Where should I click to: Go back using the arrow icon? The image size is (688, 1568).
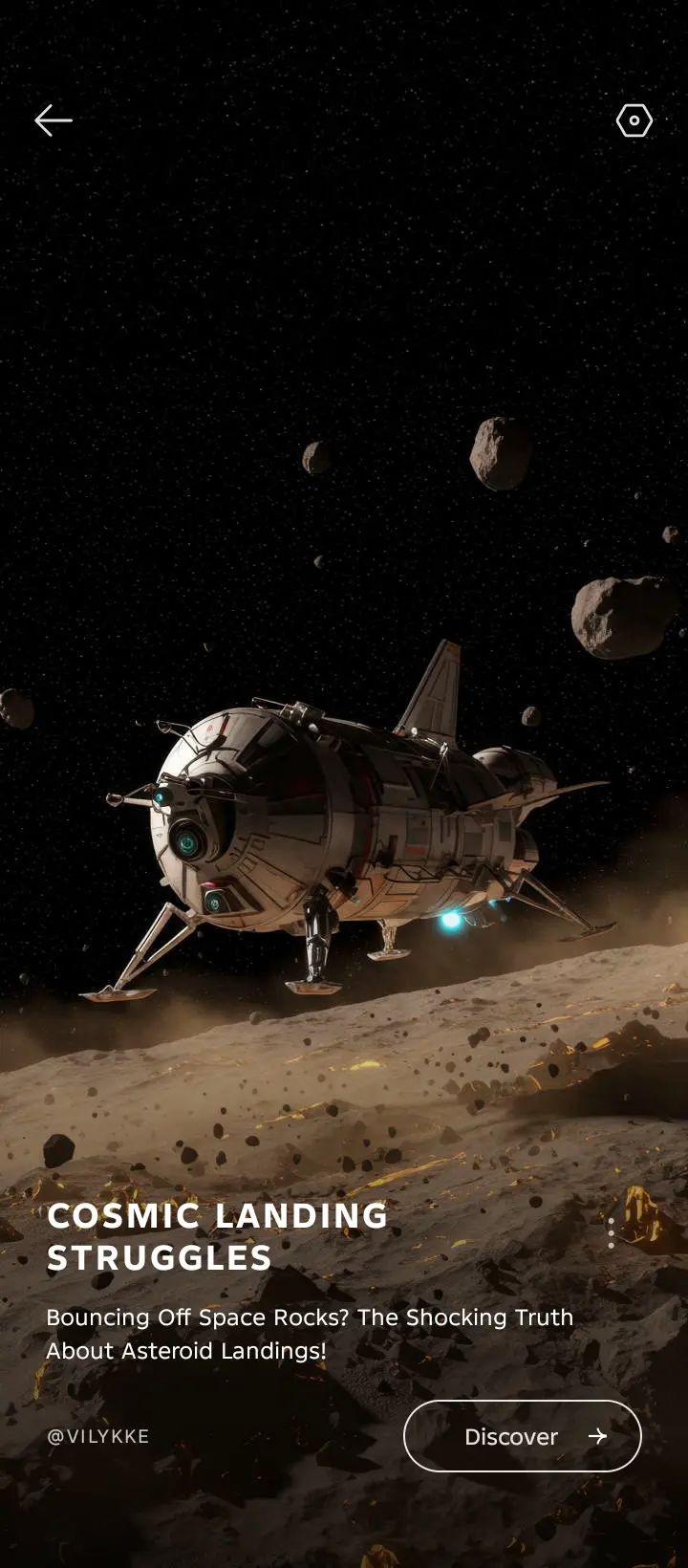click(x=54, y=120)
